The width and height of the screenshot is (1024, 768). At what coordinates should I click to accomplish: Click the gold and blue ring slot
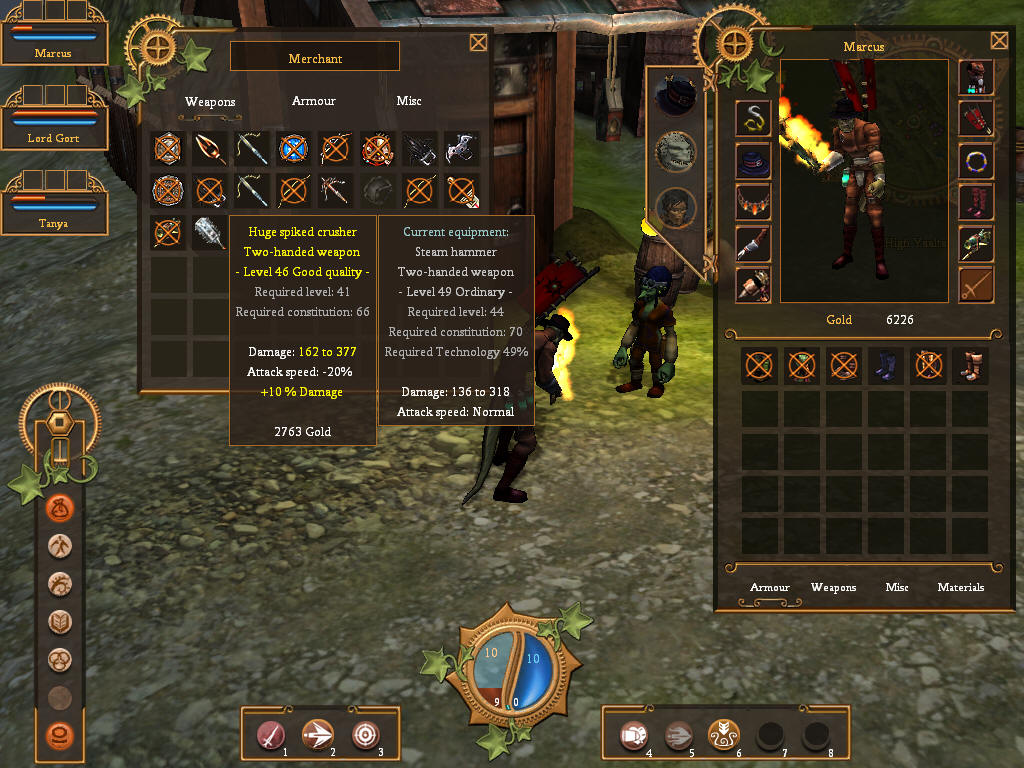975,160
